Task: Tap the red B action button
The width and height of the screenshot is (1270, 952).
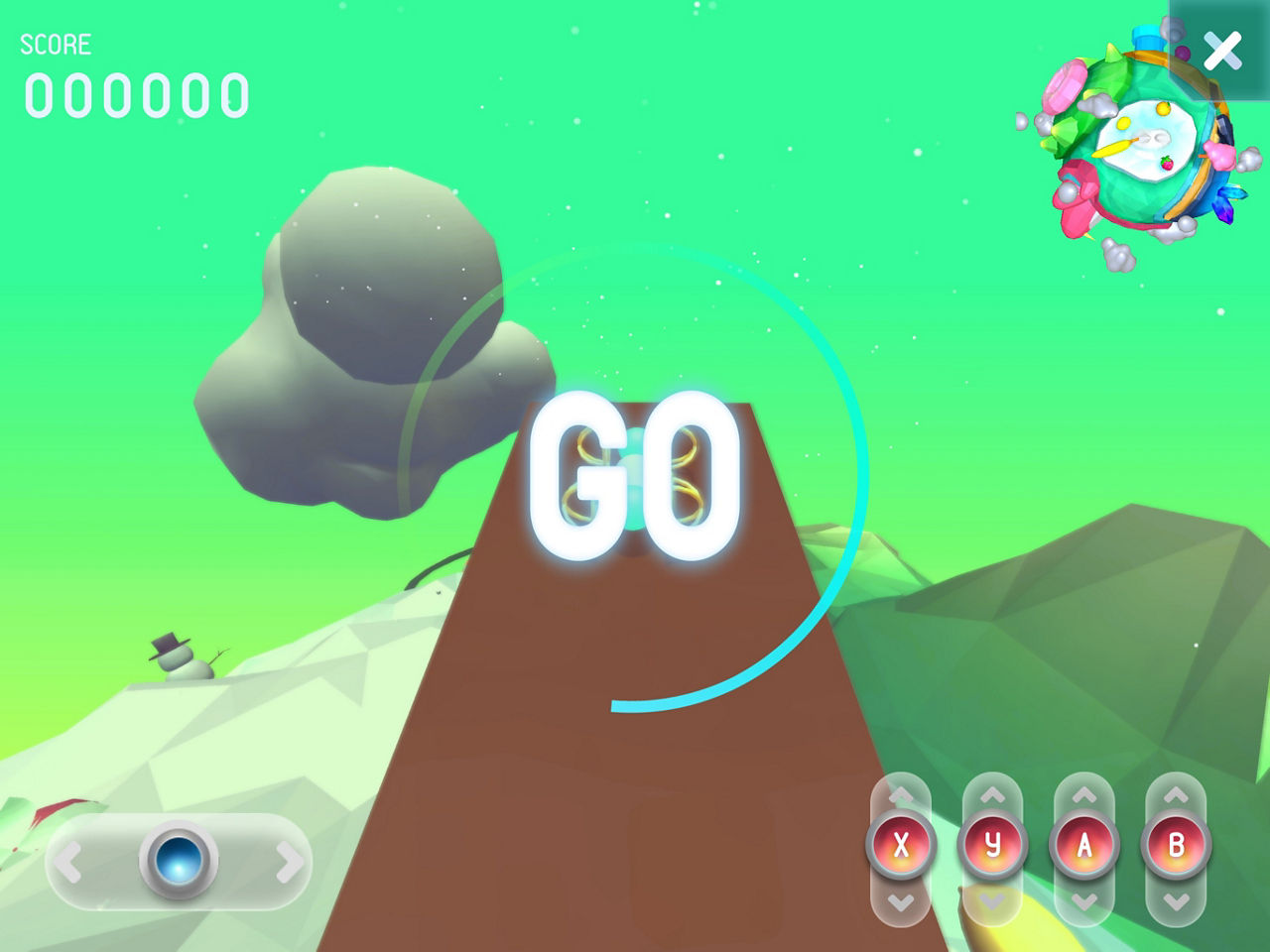Action: pyautogui.click(x=1176, y=846)
